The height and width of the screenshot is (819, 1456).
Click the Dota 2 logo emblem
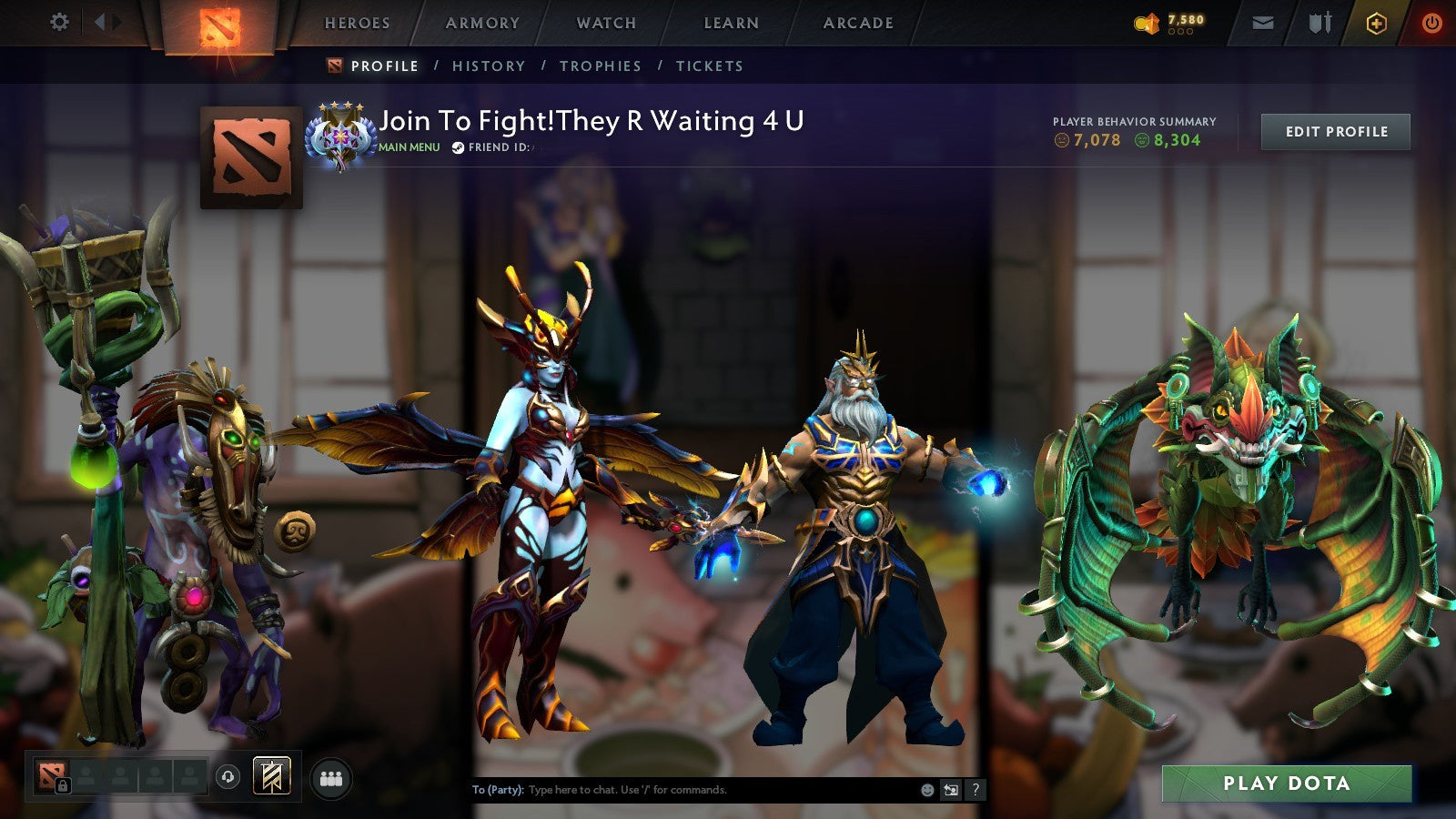click(x=218, y=25)
